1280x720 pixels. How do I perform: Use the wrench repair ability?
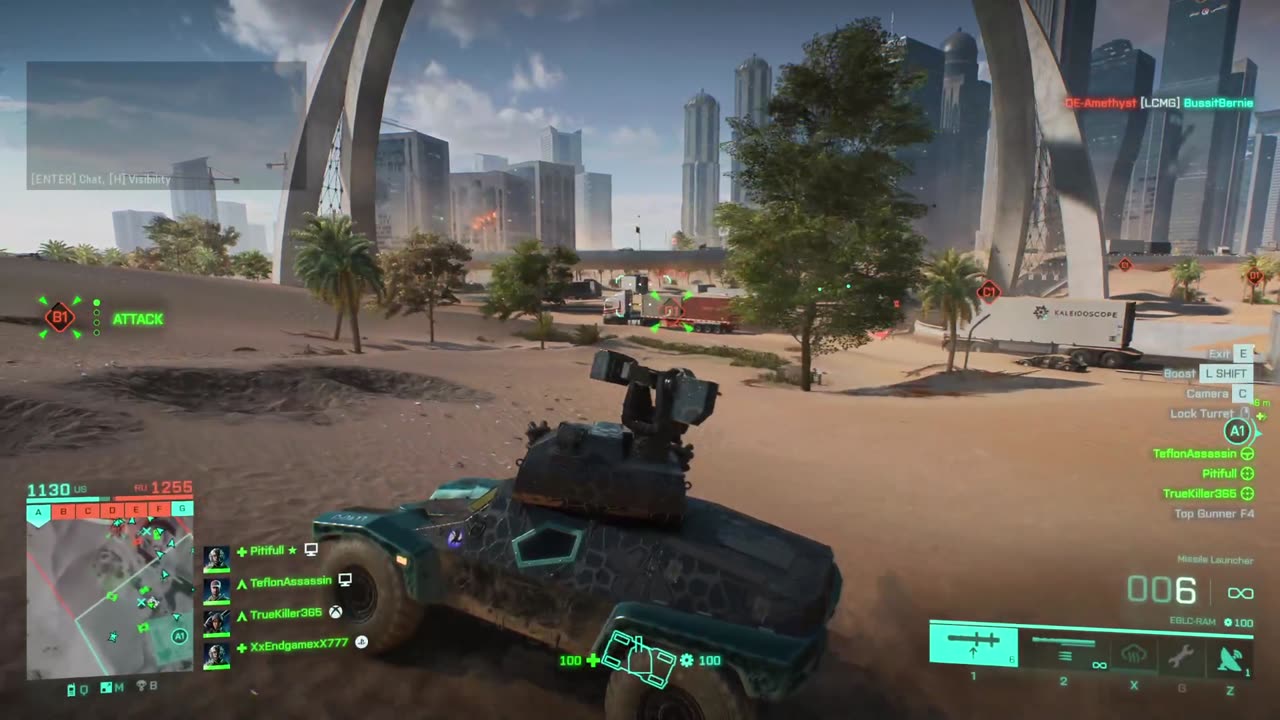(1181, 656)
